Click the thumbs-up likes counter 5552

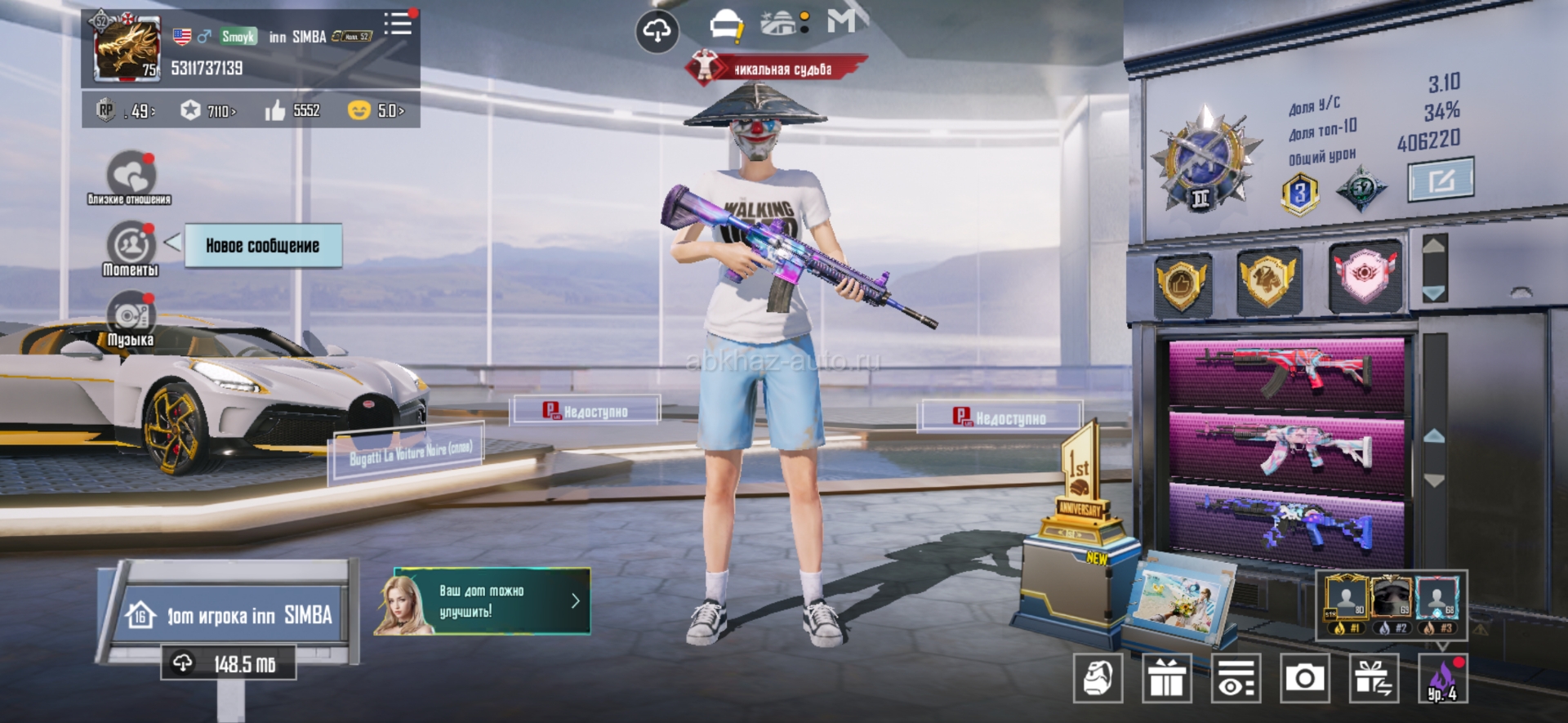292,110
